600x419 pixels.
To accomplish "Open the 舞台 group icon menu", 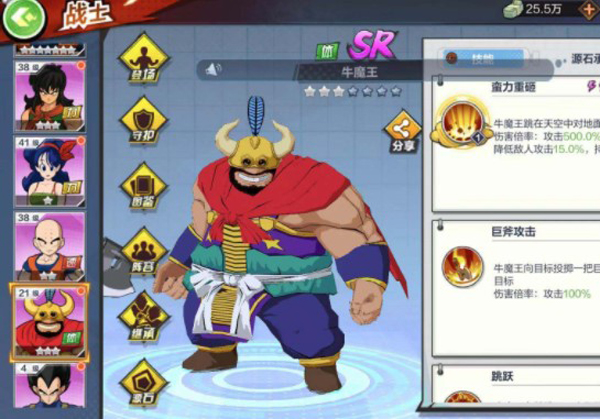I will [x=144, y=252].
